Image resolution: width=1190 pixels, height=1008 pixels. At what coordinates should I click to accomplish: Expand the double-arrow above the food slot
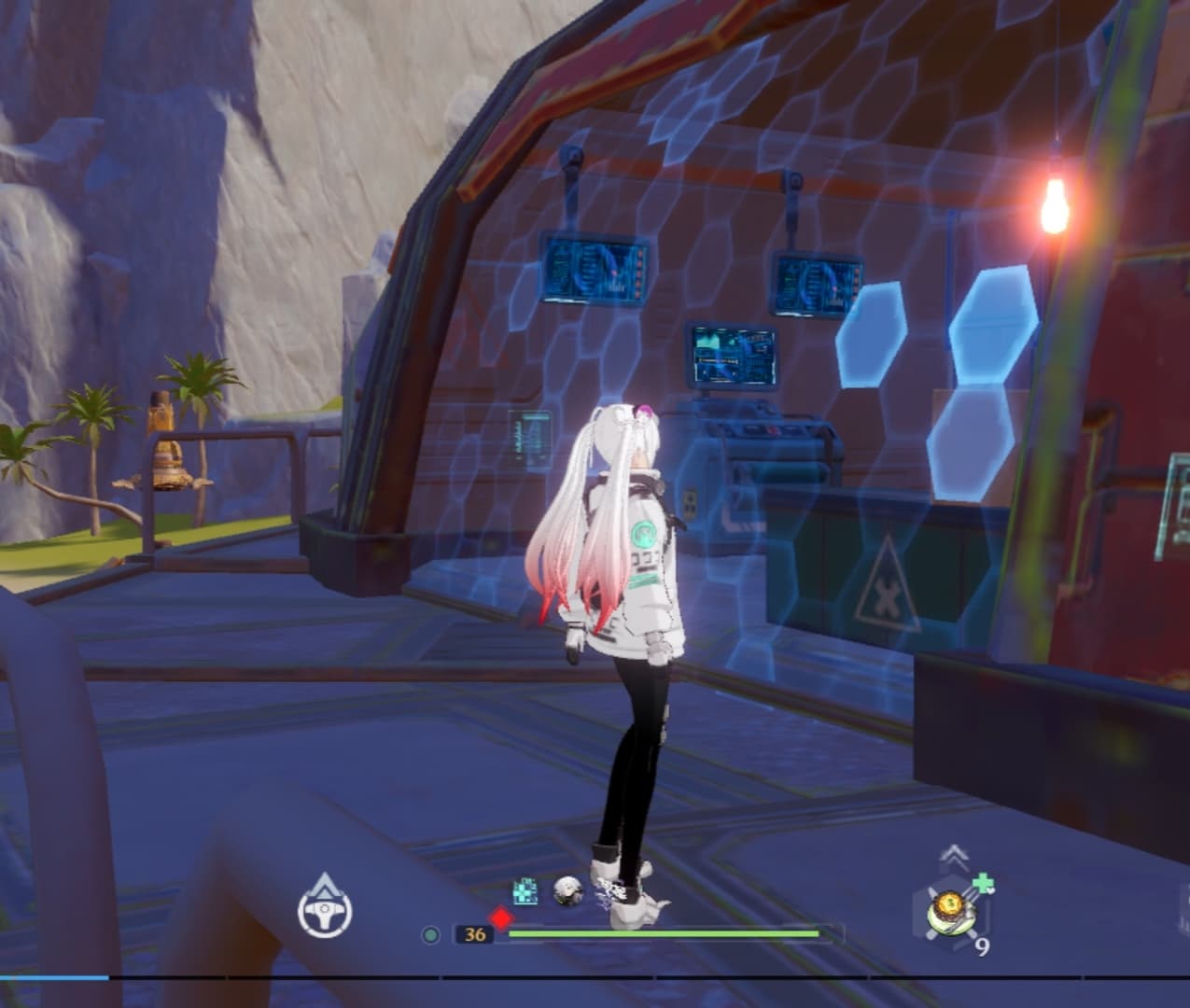click(x=953, y=855)
